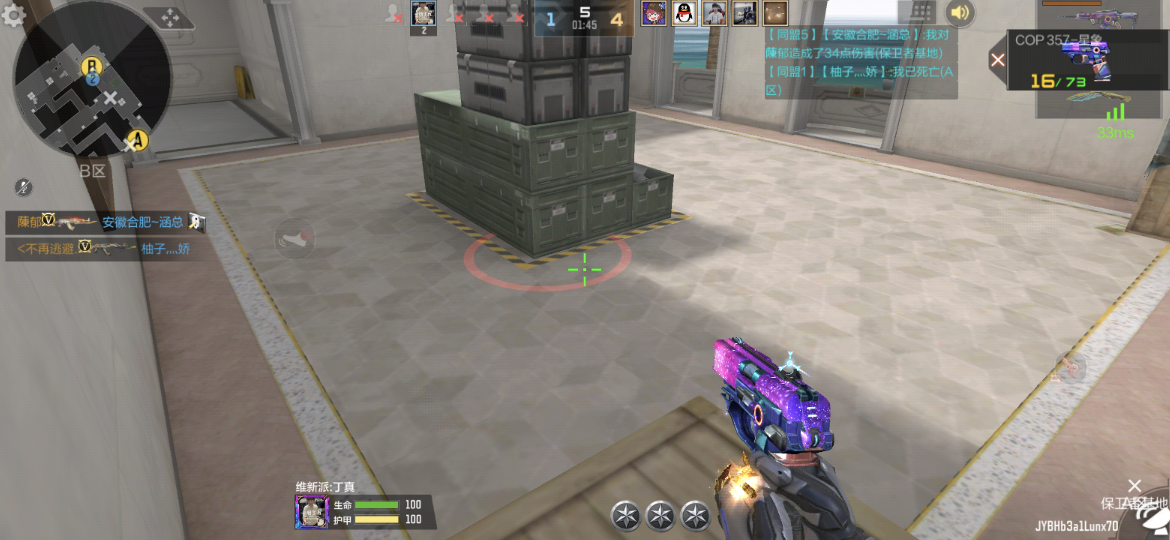Tap the footstep icon left of the crates

click(x=294, y=240)
